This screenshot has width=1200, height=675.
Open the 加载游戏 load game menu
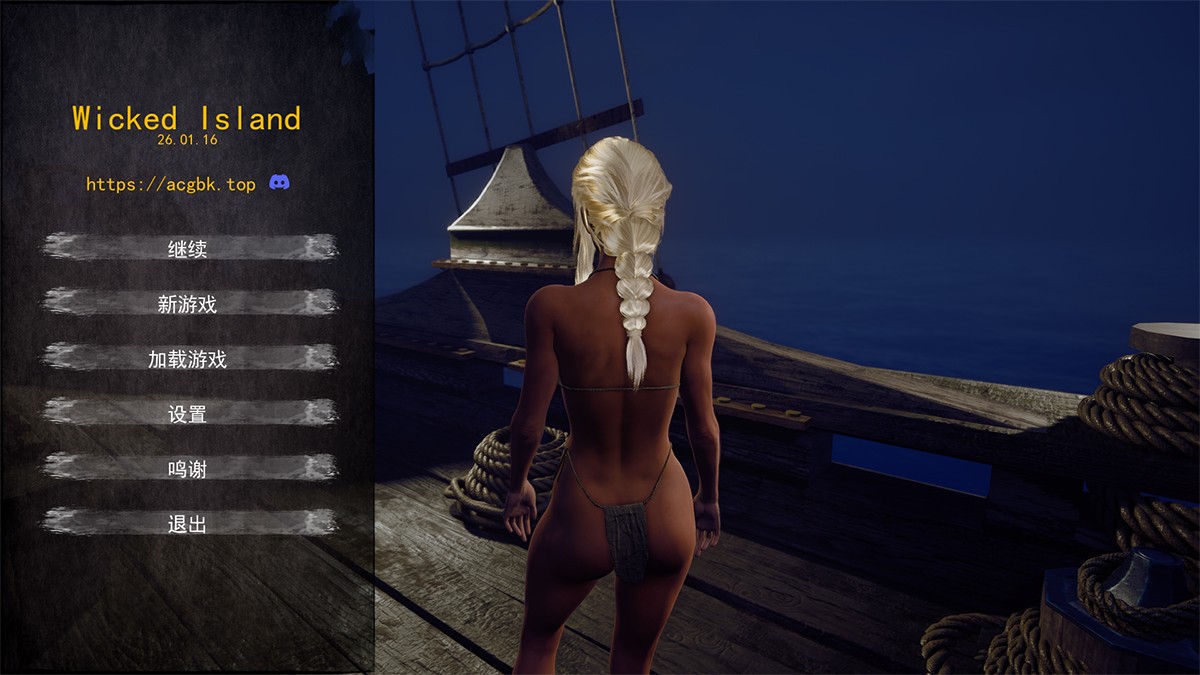tap(188, 358)
